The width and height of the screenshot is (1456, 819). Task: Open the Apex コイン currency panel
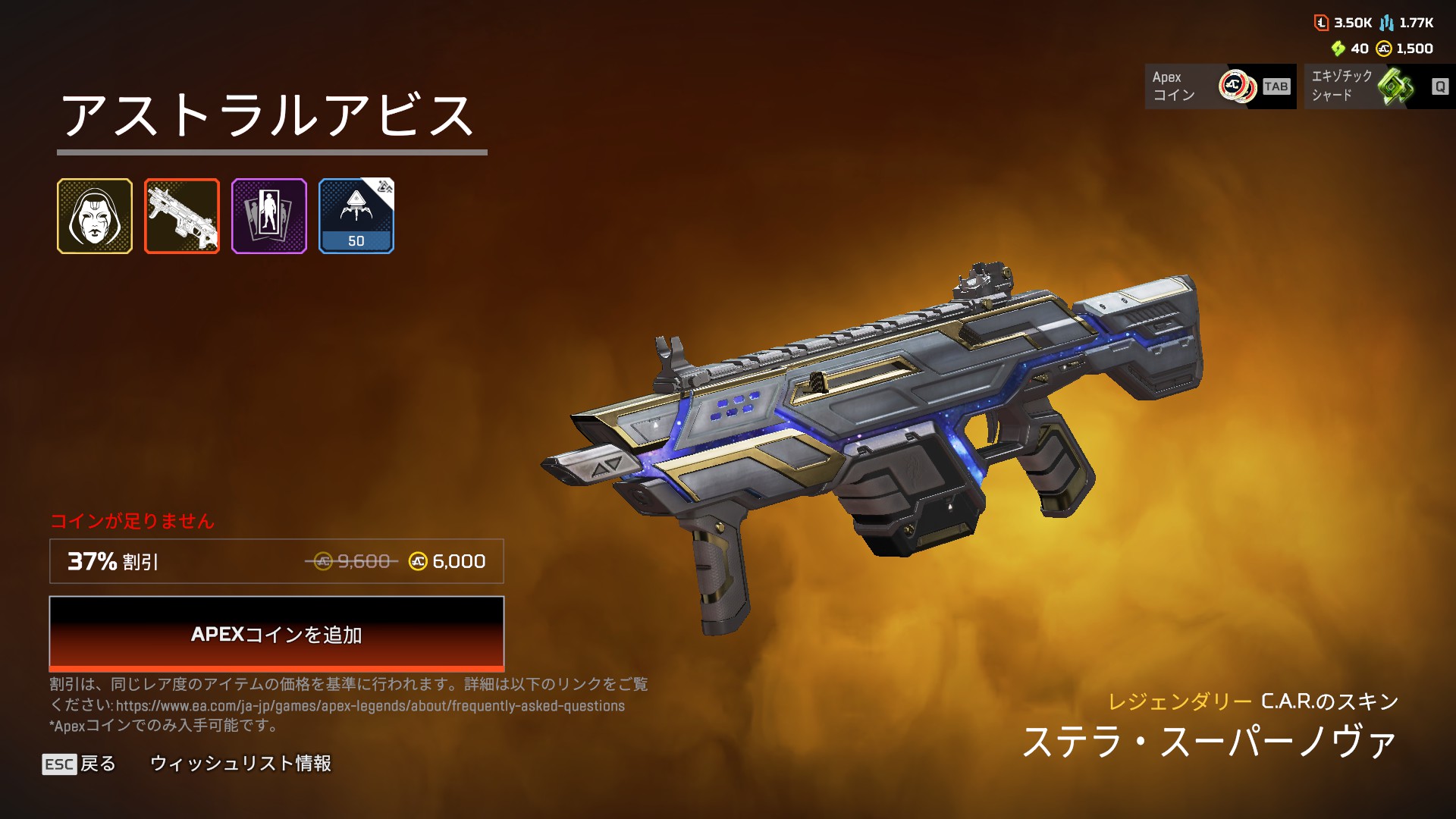(x=1219, y=86)
